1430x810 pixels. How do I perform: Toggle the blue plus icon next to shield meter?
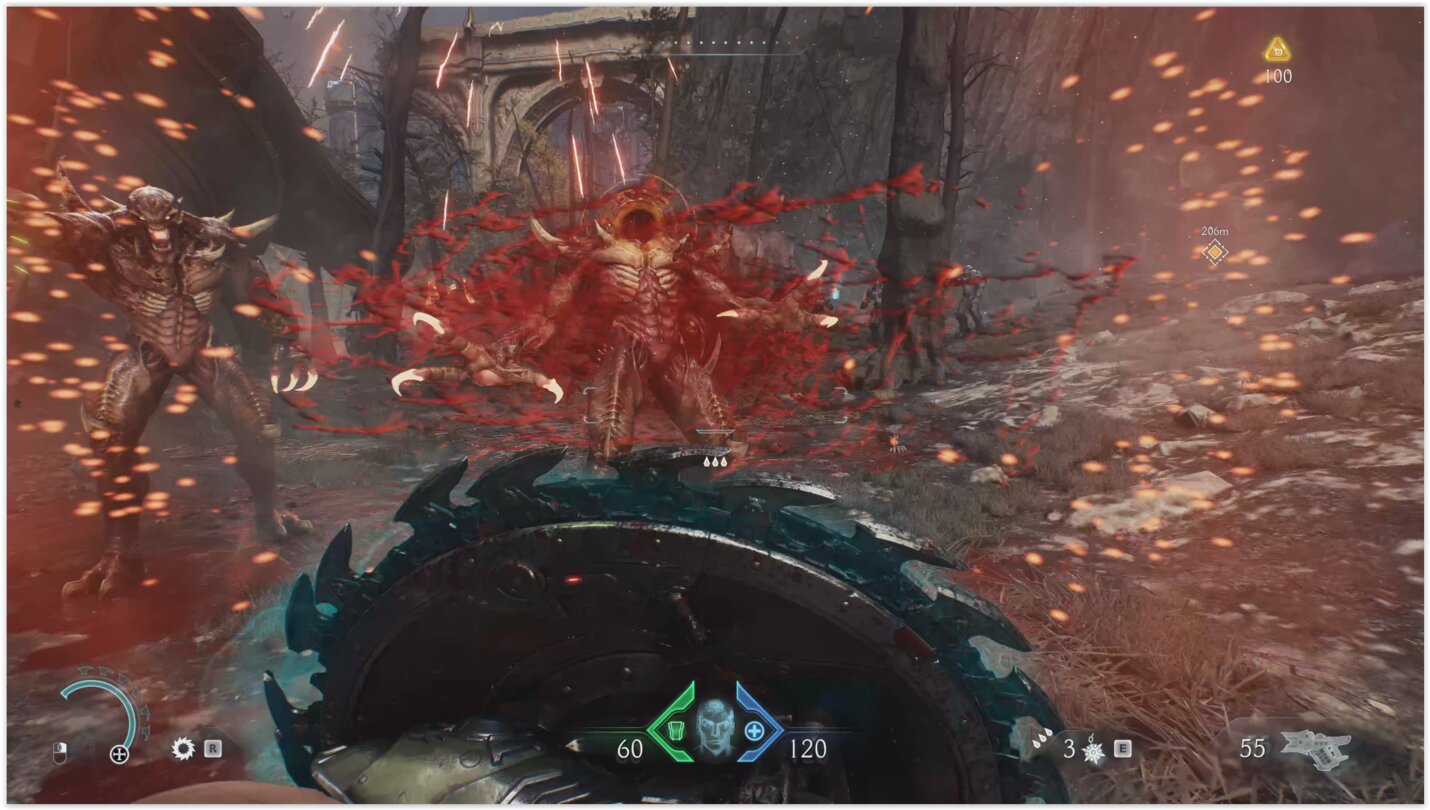[x=754, y=730]
